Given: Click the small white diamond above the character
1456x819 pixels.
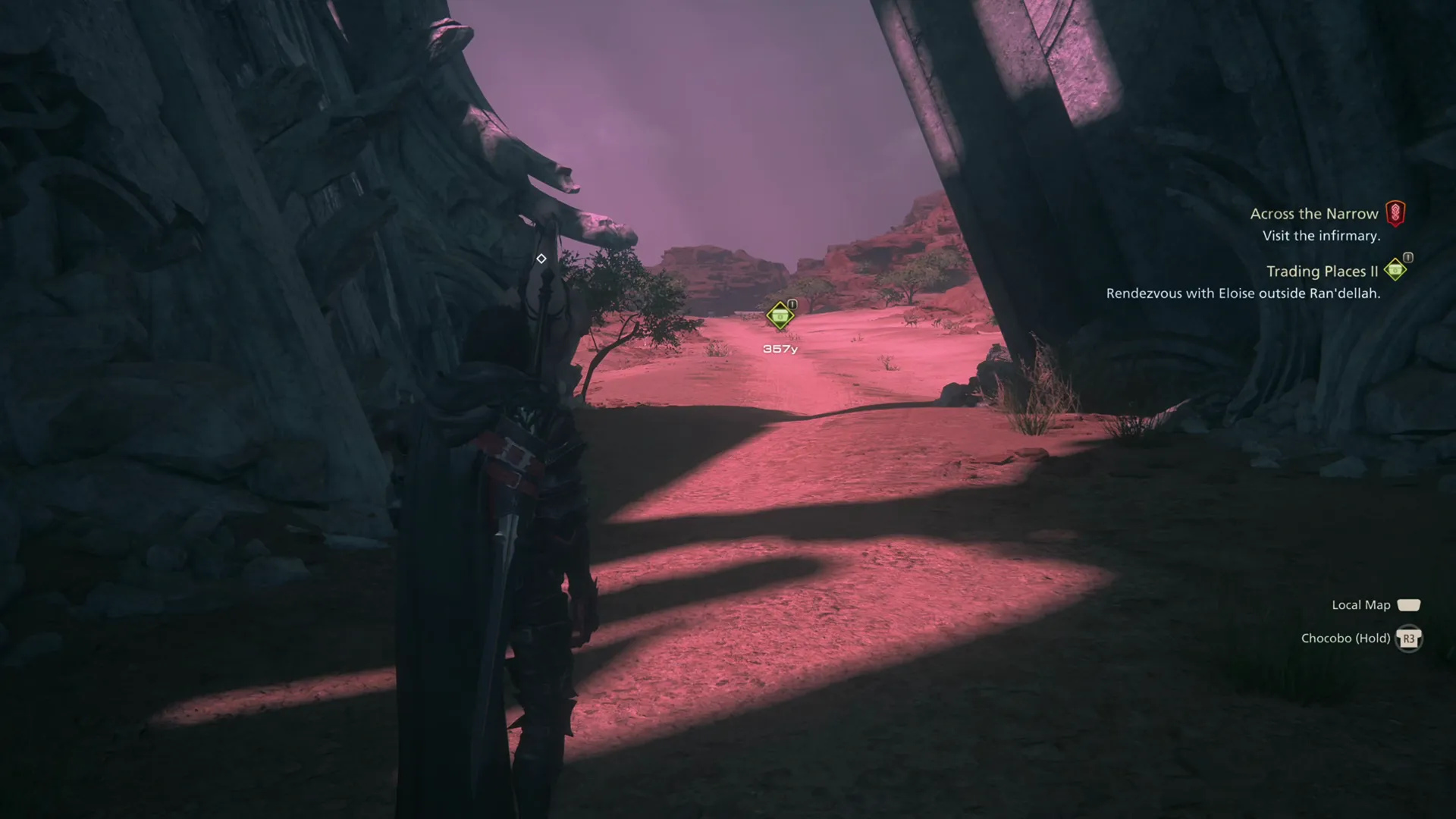Looking at the screenshot, I should point(541,257).
